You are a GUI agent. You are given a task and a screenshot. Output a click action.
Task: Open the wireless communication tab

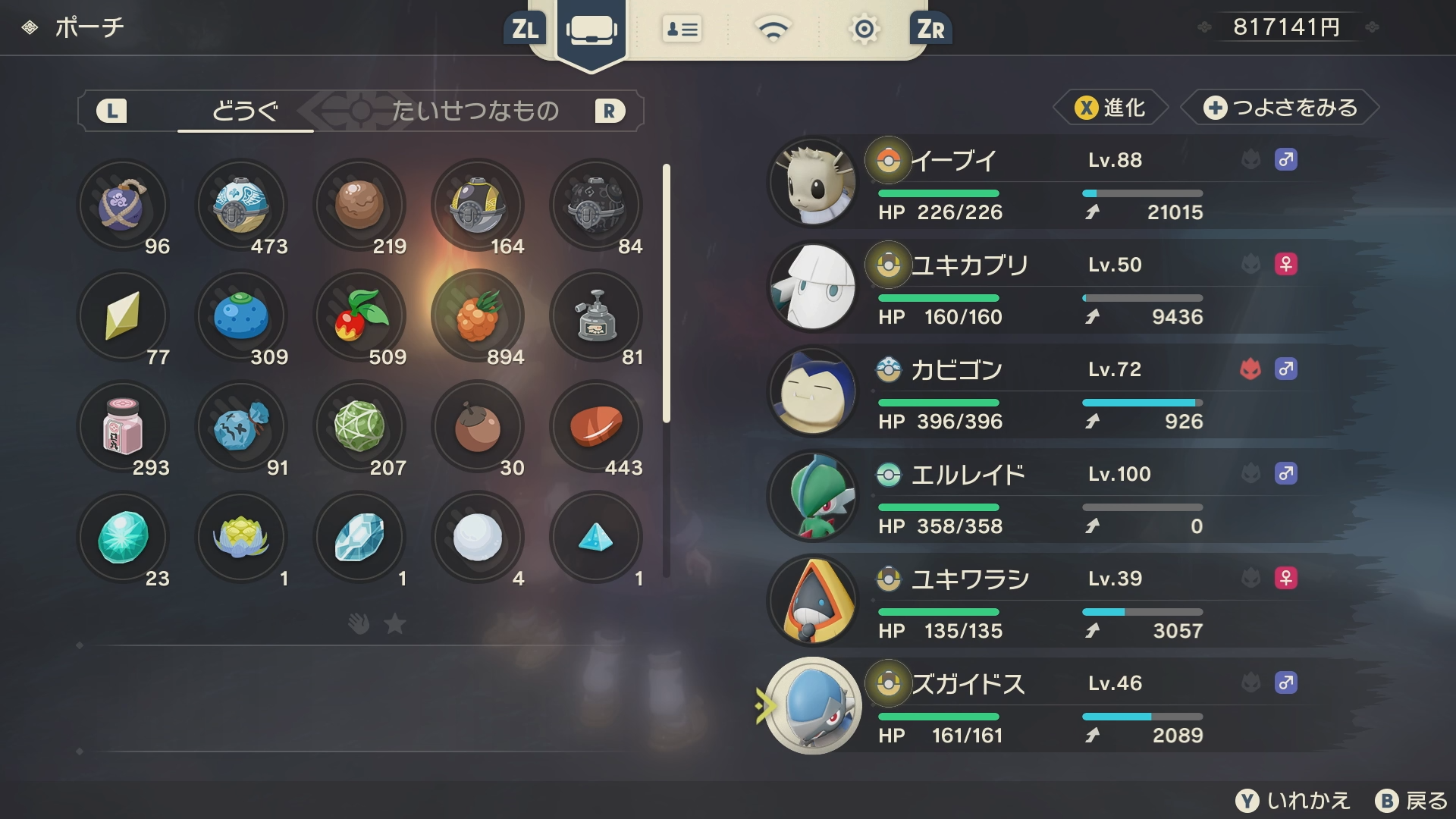click(x=773, y=30)
